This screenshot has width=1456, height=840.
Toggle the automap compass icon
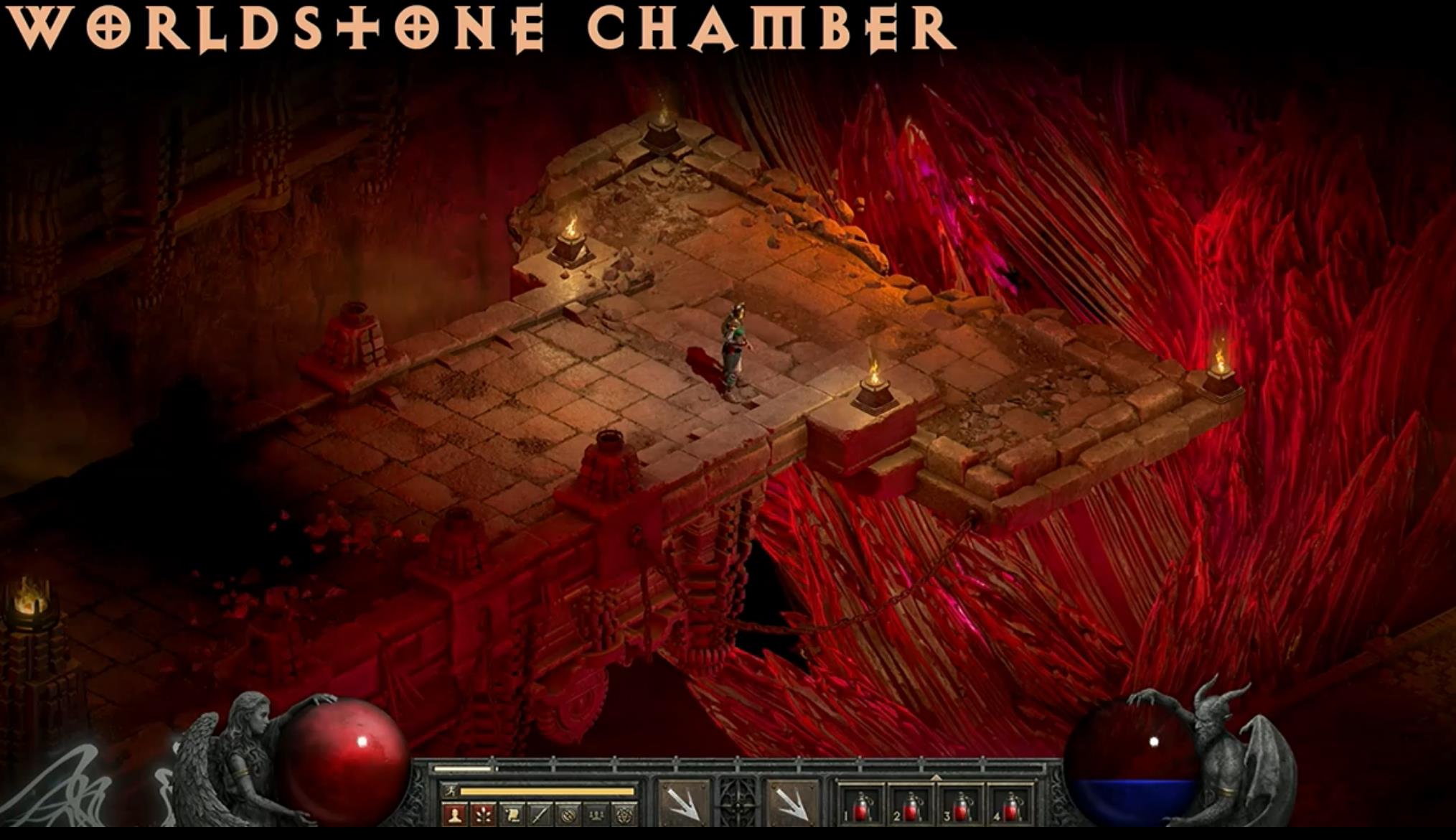tap(568, 814)
